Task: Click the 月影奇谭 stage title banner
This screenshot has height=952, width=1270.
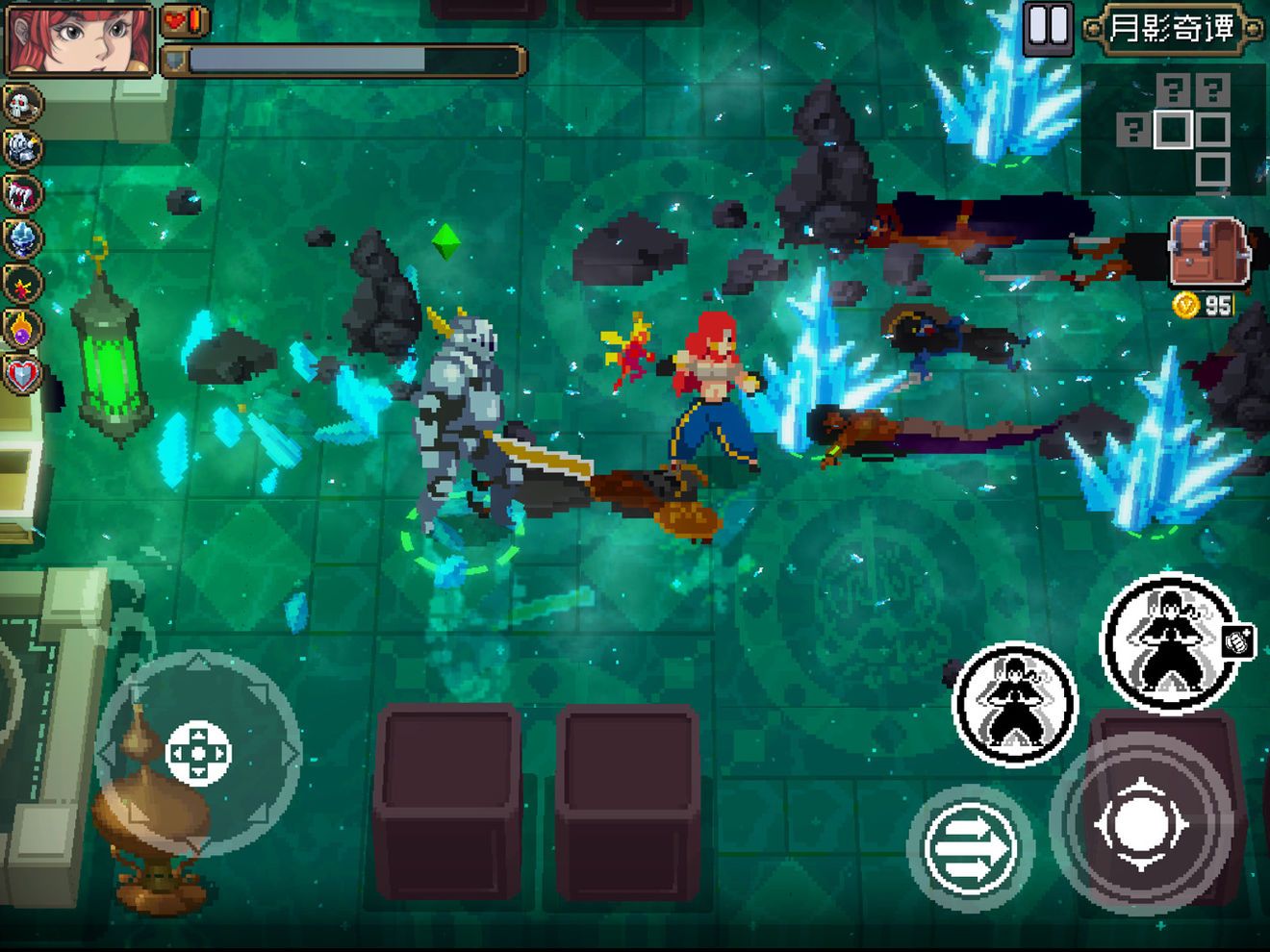Action: [x=1172, y=28]
